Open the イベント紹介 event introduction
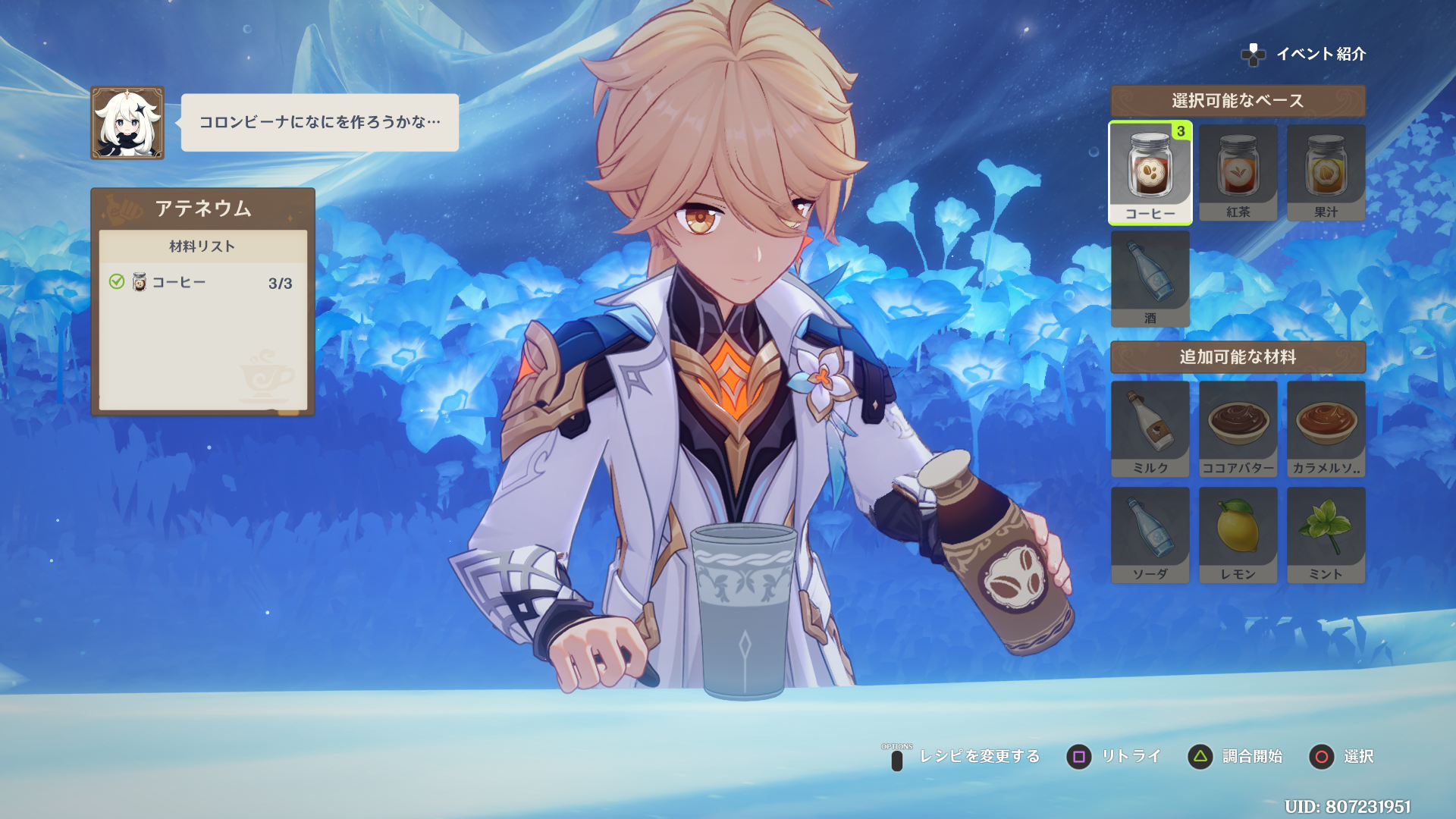 click(1304, 54)
